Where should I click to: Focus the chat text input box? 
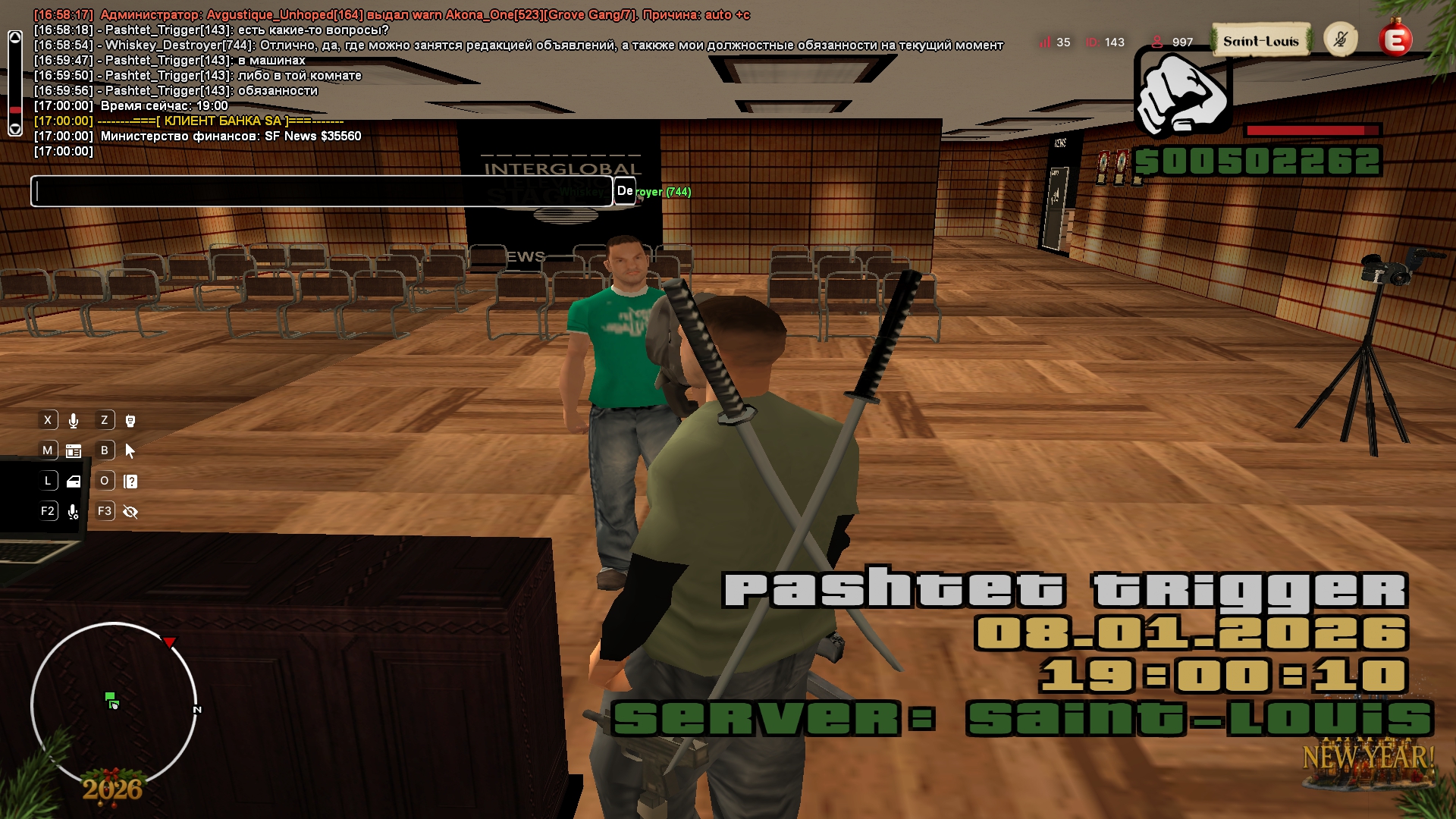[x=321, y=191]
